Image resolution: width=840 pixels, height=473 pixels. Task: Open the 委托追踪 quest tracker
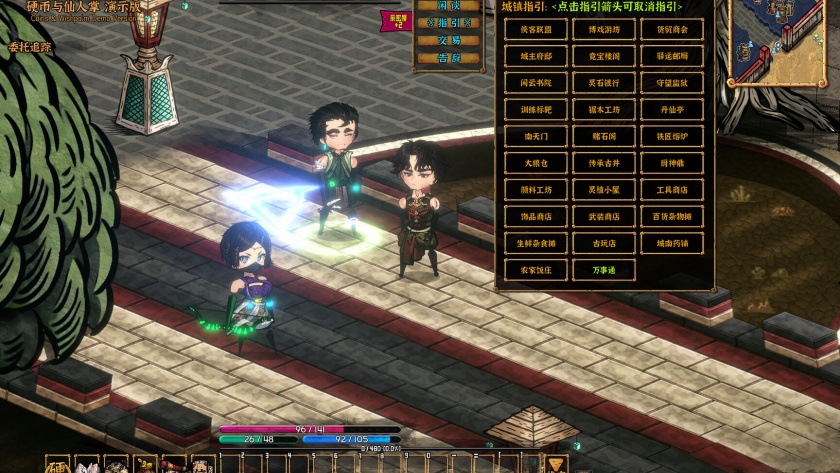30,46
